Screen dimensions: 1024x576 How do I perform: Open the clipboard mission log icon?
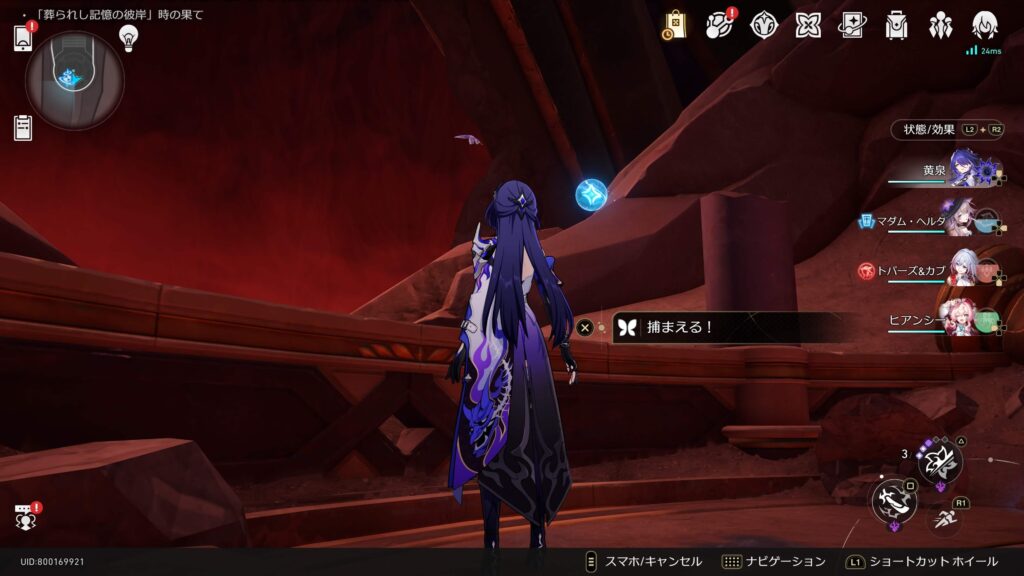pyautogui.click(x=23, y=128)
